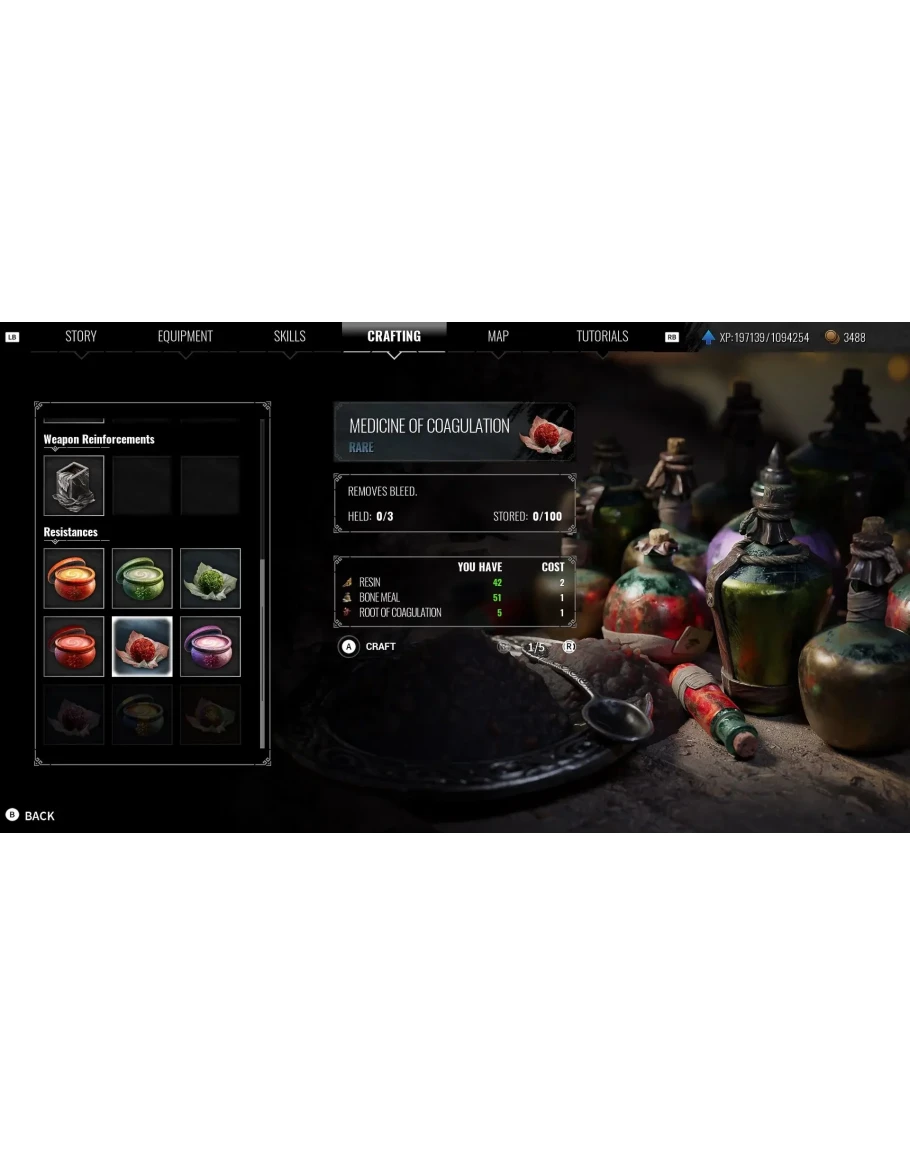Select the weapon reinforcement cloth recipe
Viewport: 910px width, 1155px height.
(74, 486)
